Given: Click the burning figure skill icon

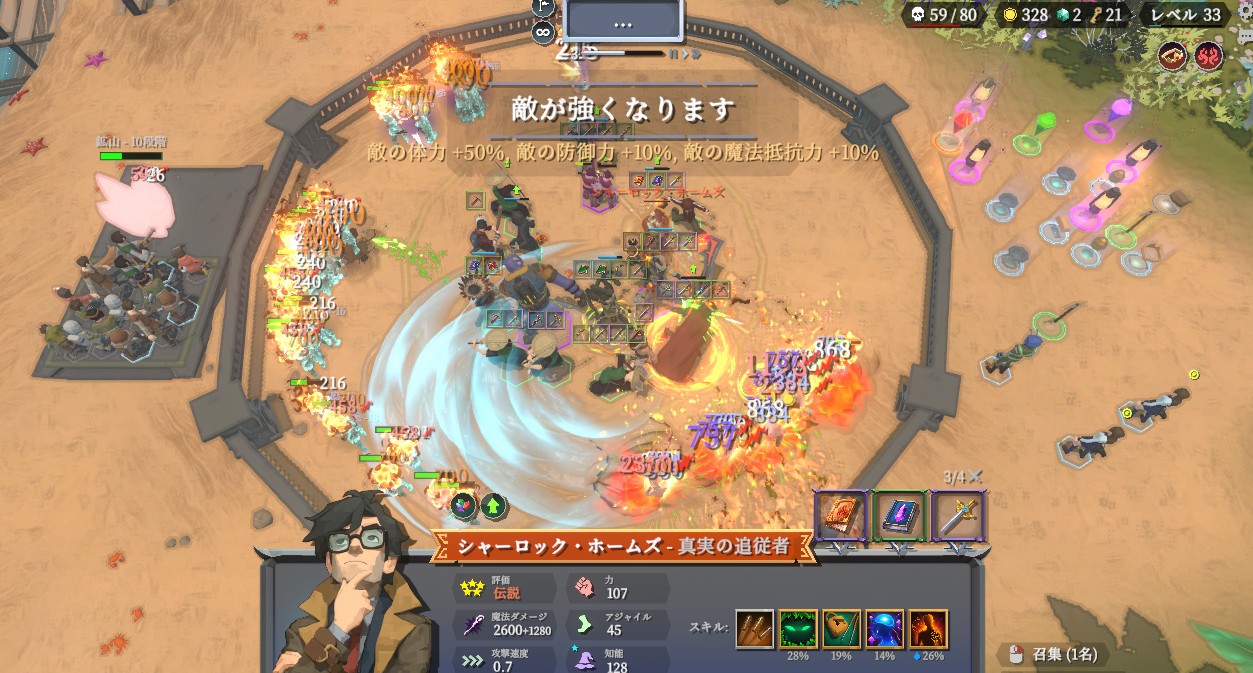Looking at the screenshot, I should coord(928,629).
